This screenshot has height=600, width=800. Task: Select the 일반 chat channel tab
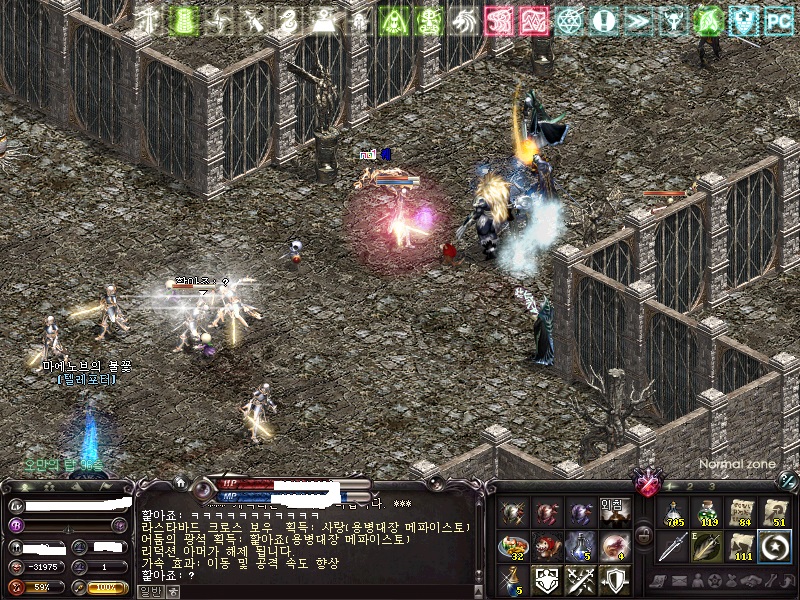pyautogui.click(x=148, y=591)
